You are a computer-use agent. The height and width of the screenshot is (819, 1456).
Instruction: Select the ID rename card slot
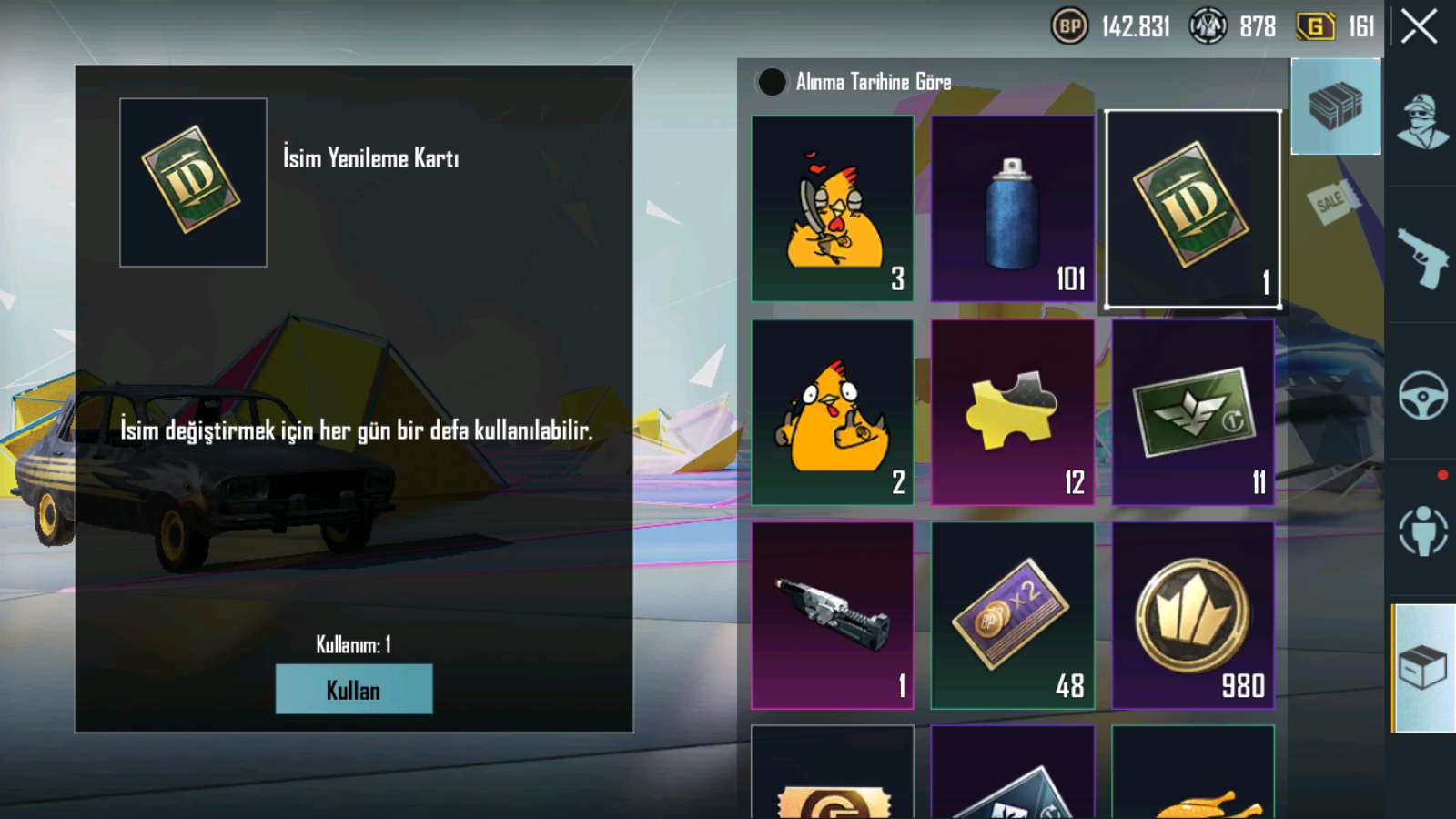(1192, 208)
